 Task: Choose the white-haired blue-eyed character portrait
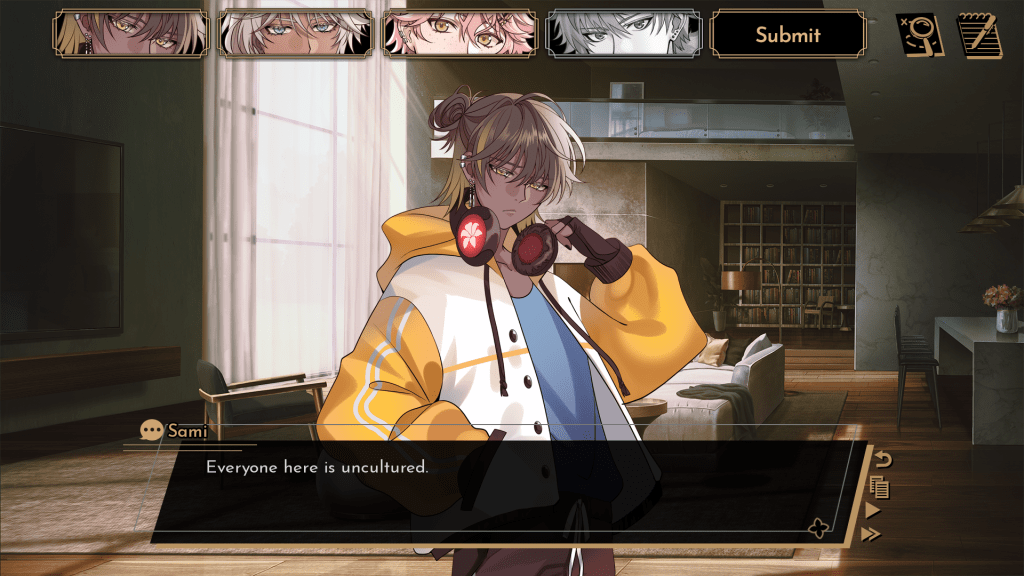(x=295, y=35)
